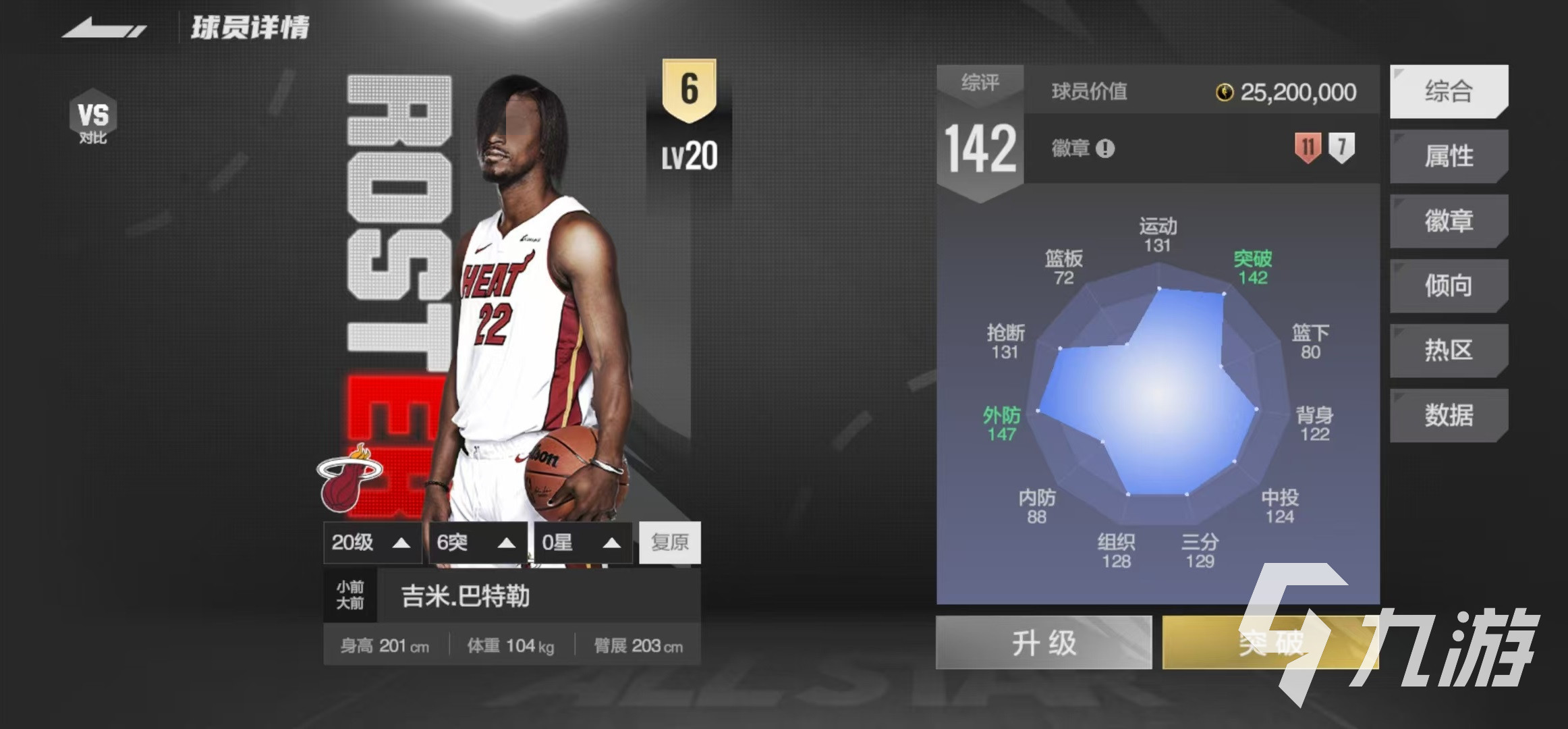Open the 20级 level dropdown
The image size is (1568, 729).
[372, 543]
